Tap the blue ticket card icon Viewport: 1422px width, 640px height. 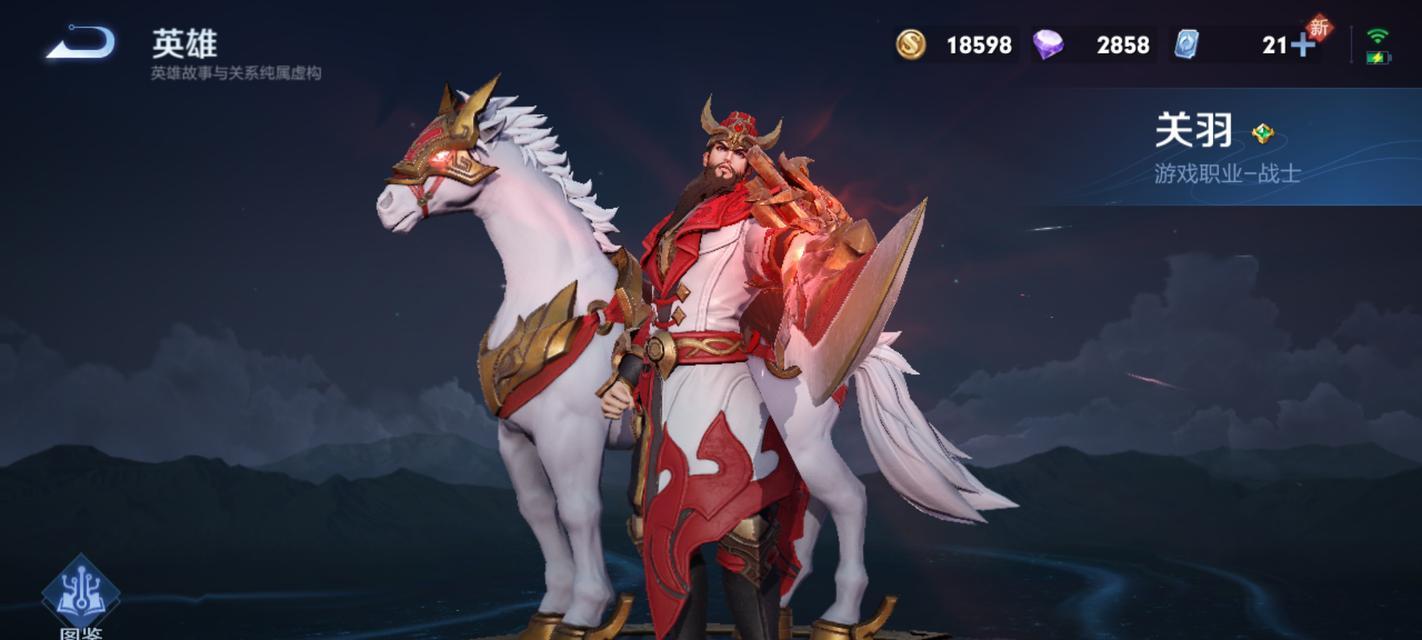coord(1186,44)
